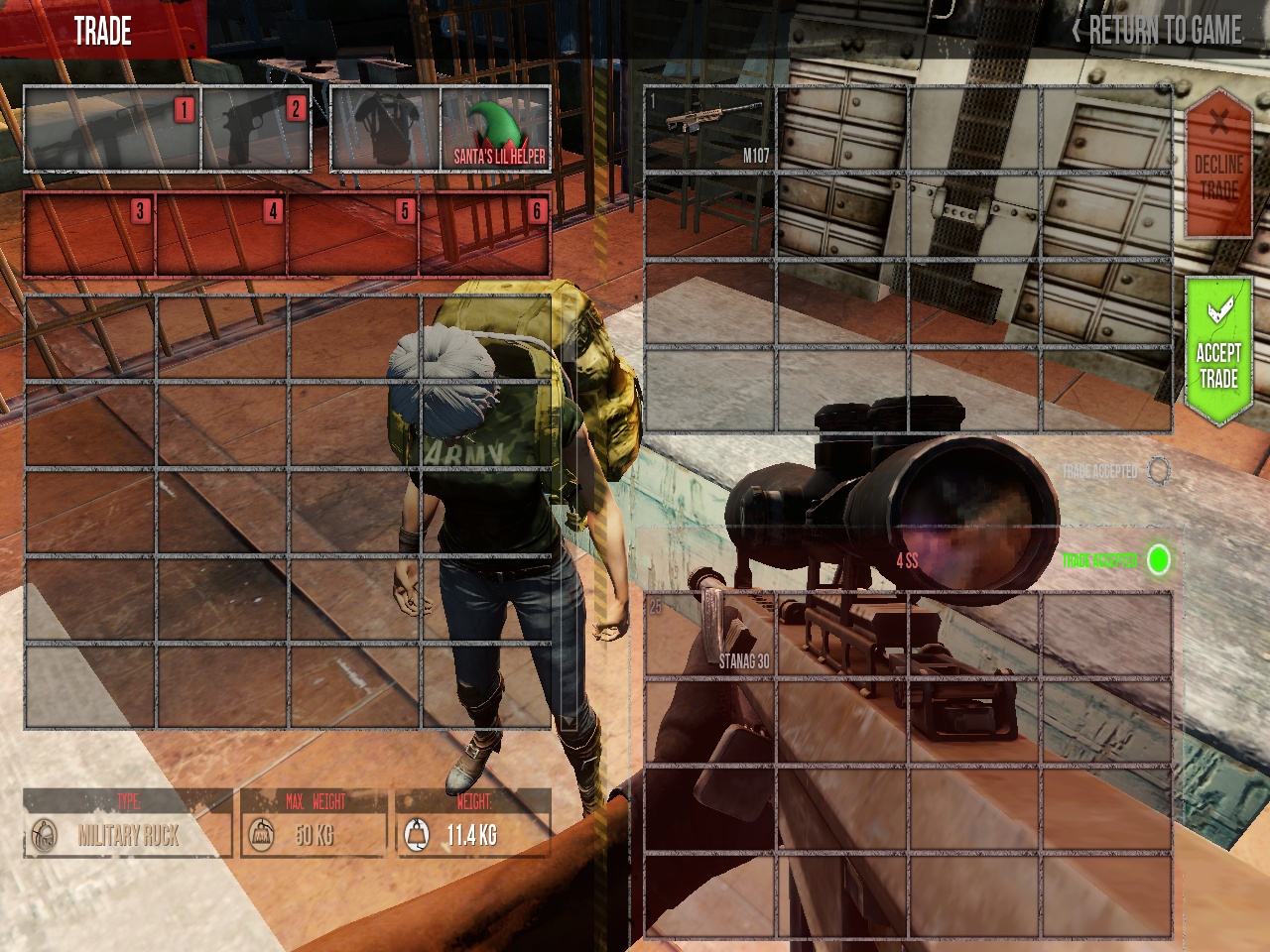Image resolution: width=1270 pixels, height=952 pixels.
Task: Select empty quick slot 6
Action: pos(485,235)
